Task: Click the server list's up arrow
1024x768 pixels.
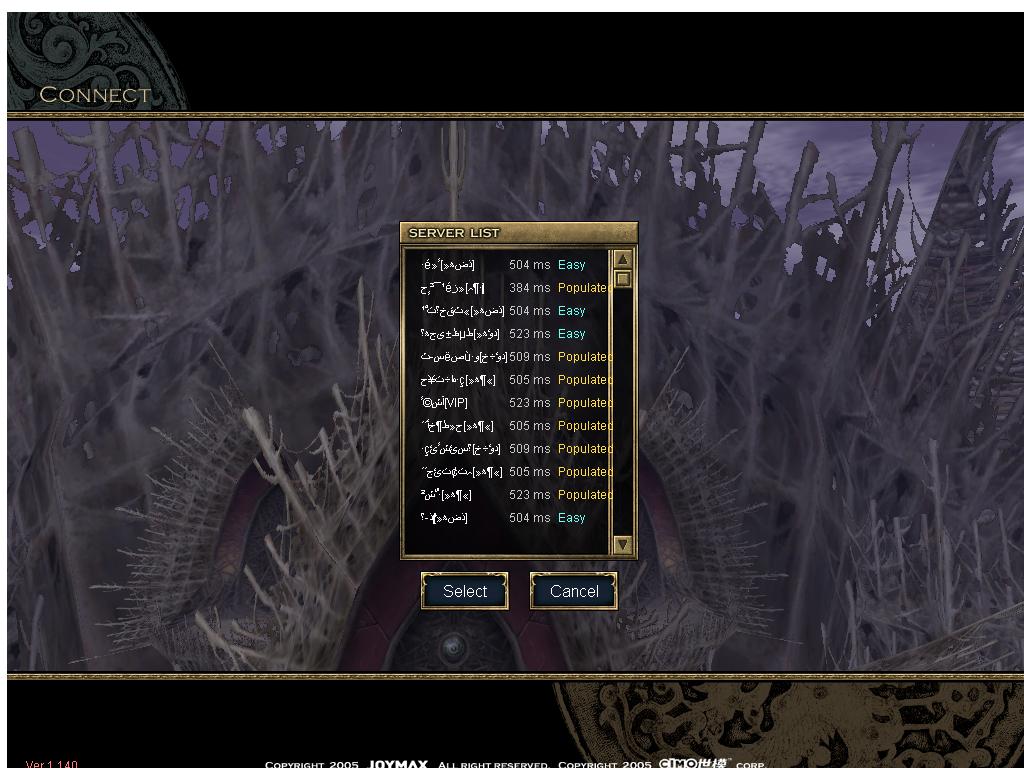Action: coord(622,259)
